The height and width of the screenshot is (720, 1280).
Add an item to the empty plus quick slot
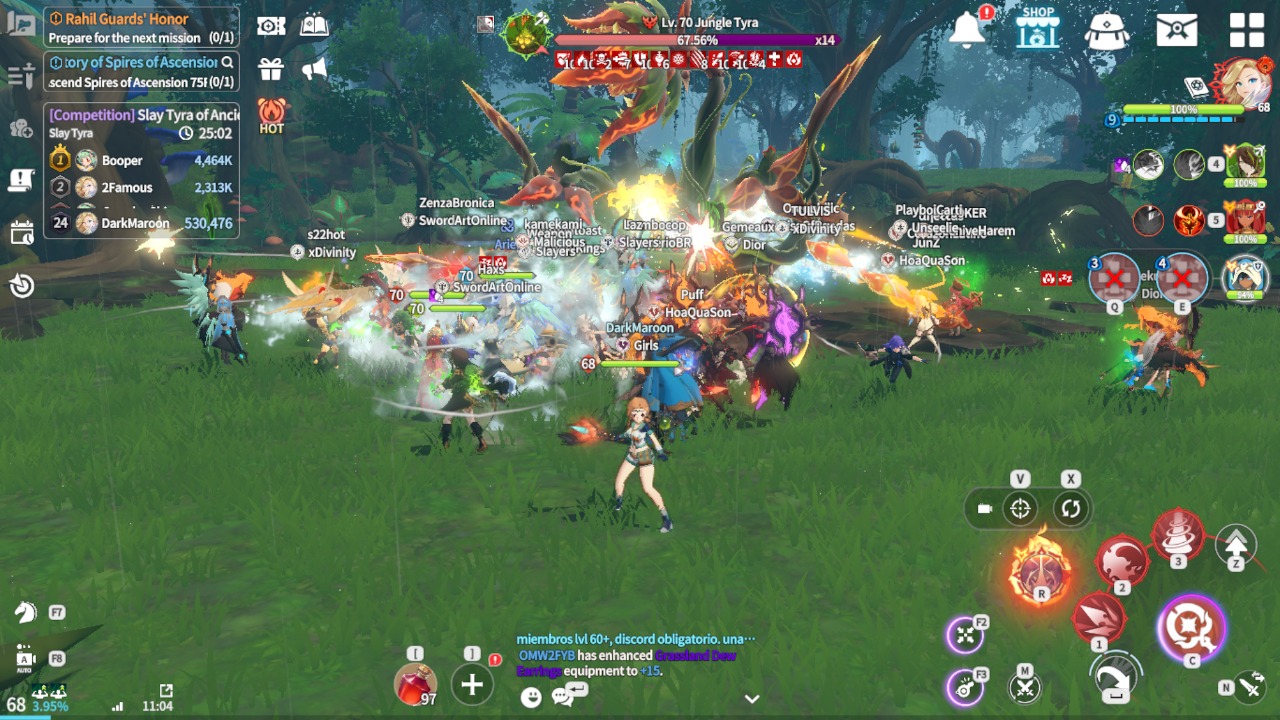tap(472, 685)
